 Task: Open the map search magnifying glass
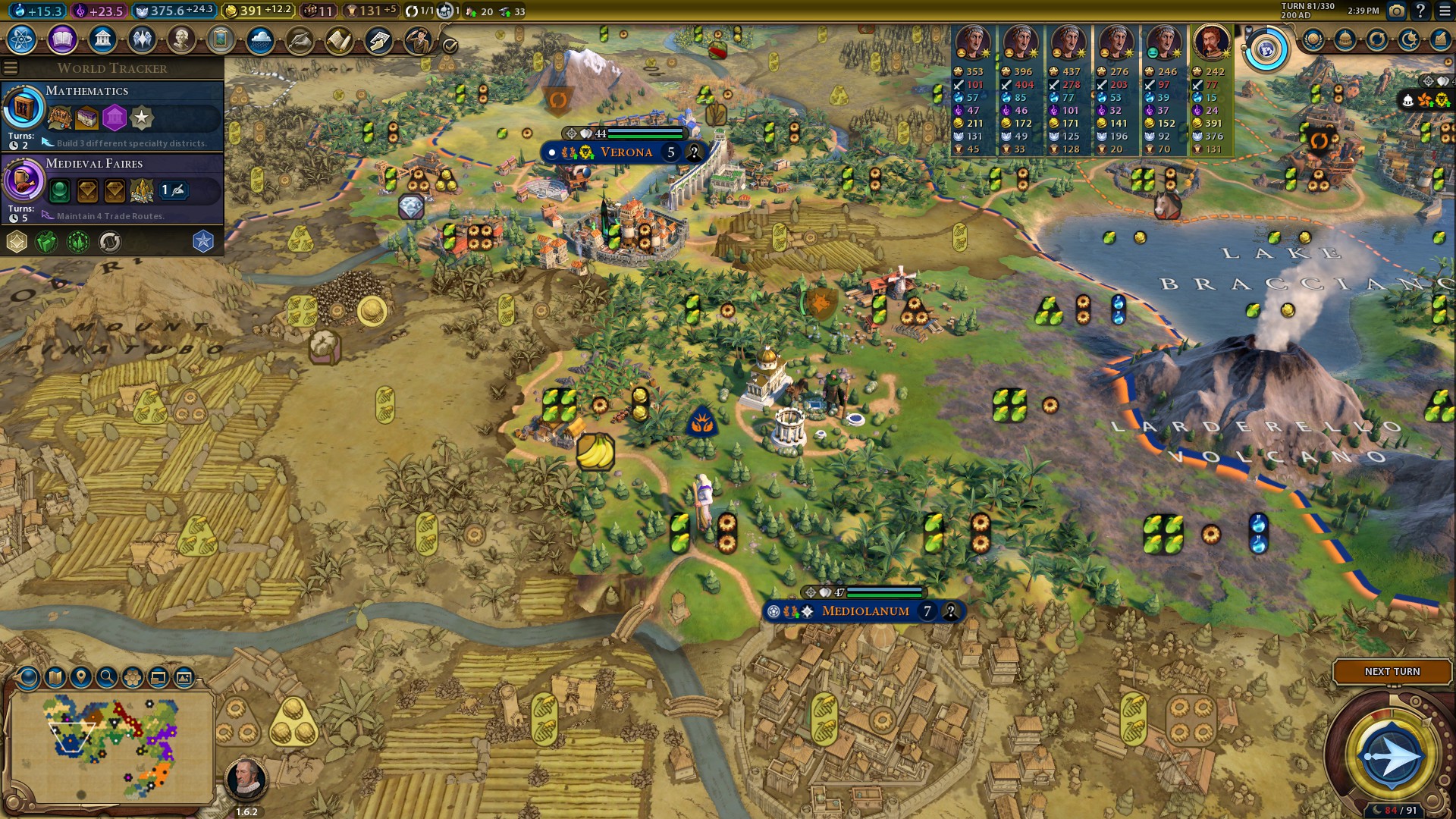click(106, 677)
